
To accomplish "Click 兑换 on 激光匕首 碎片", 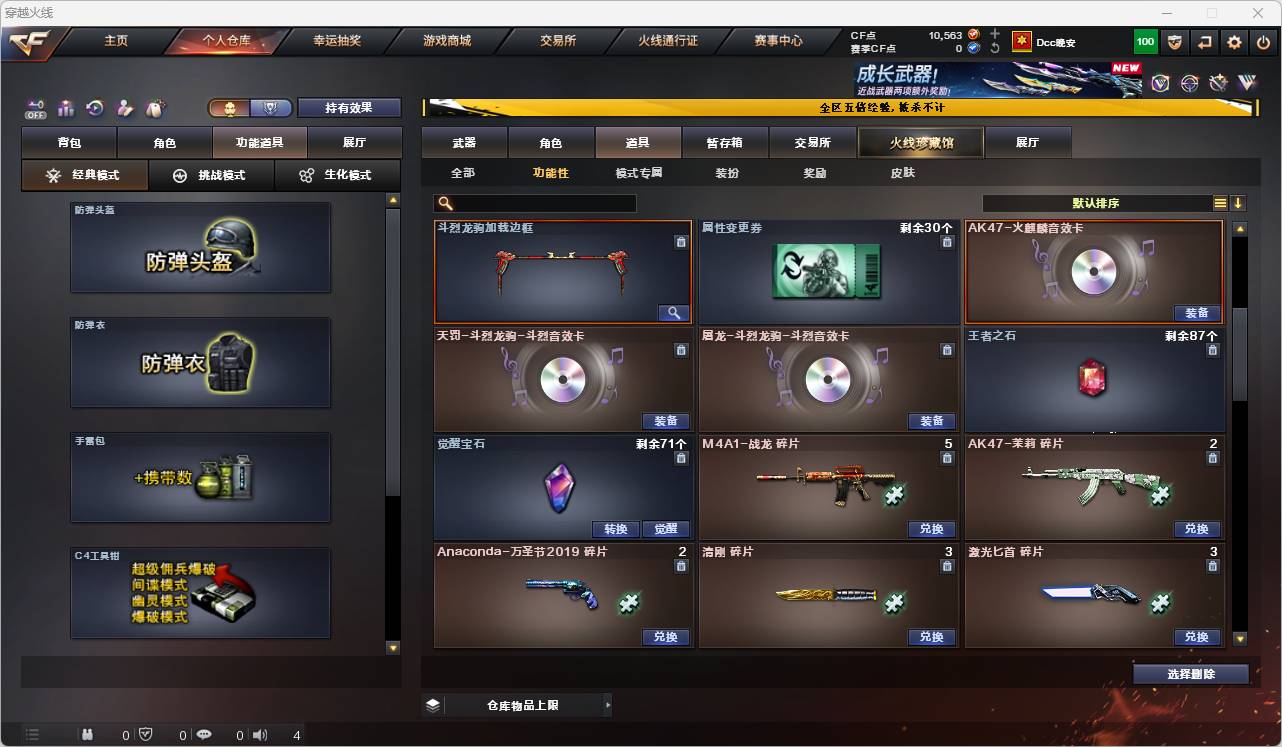I will 1197,637.
